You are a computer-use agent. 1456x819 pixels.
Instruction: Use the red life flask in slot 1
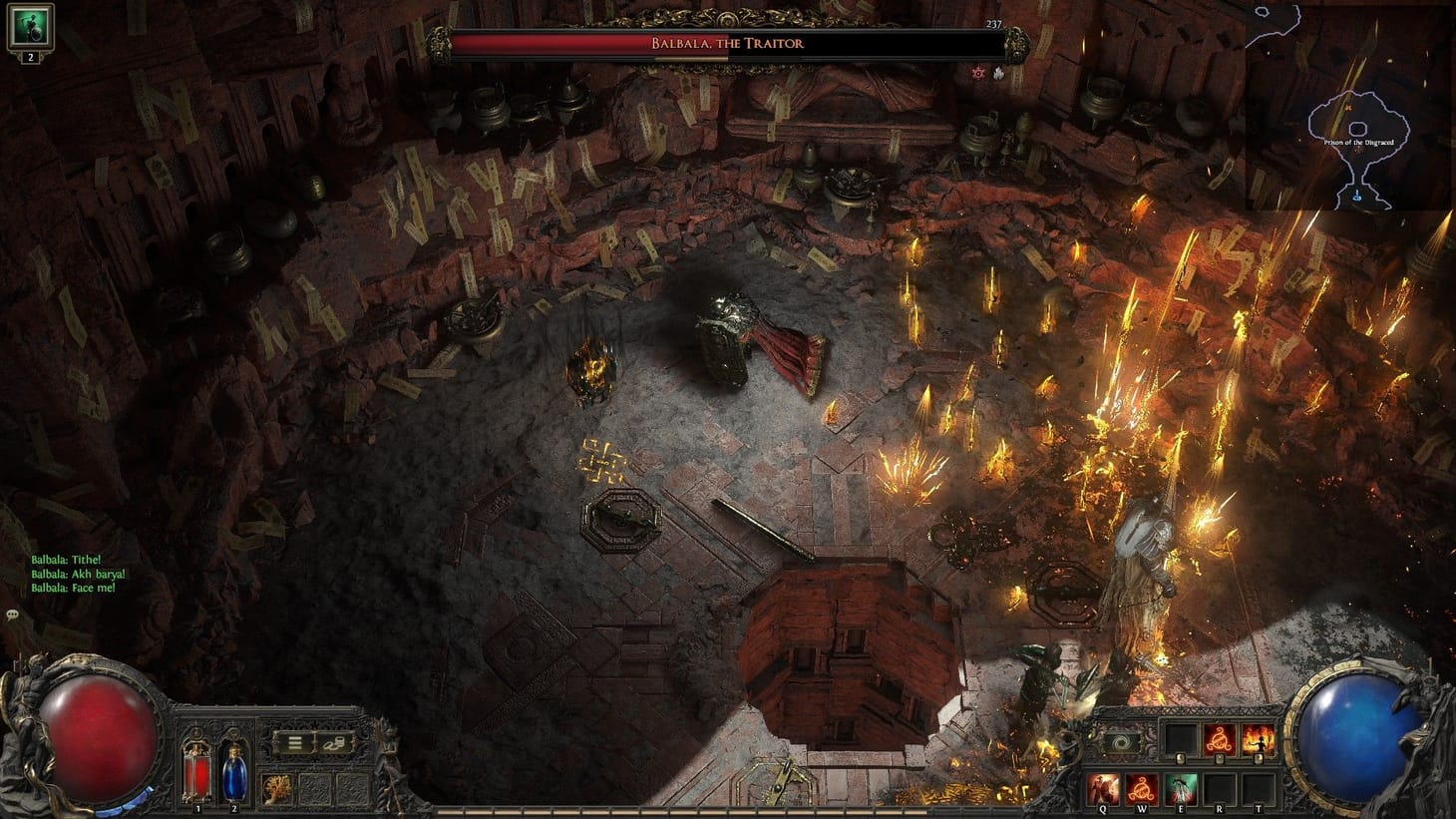[196, 773]
